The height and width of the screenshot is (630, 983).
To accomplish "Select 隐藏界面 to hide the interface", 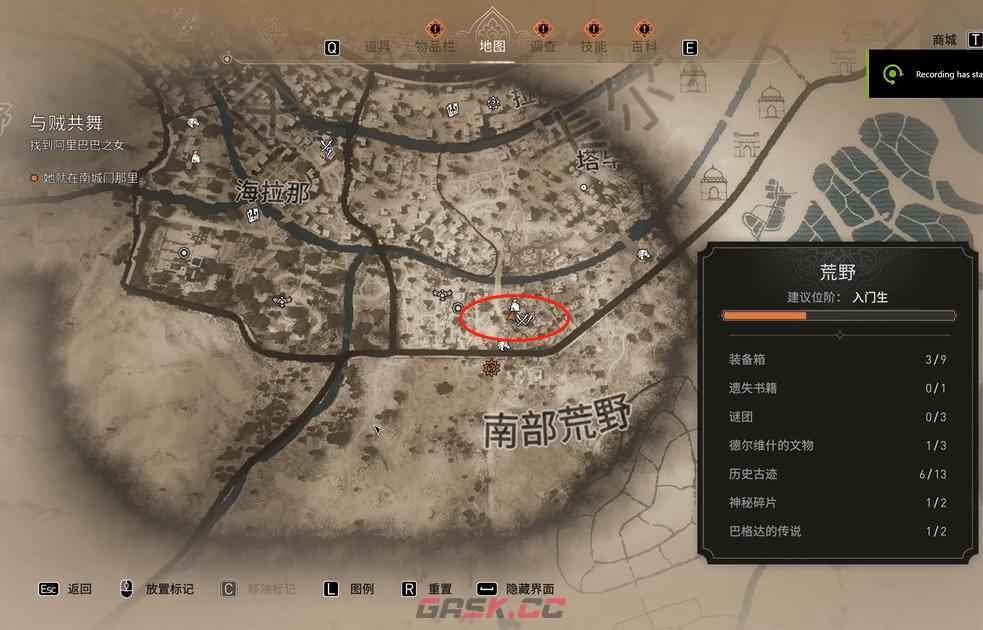I will pos(529,589).
